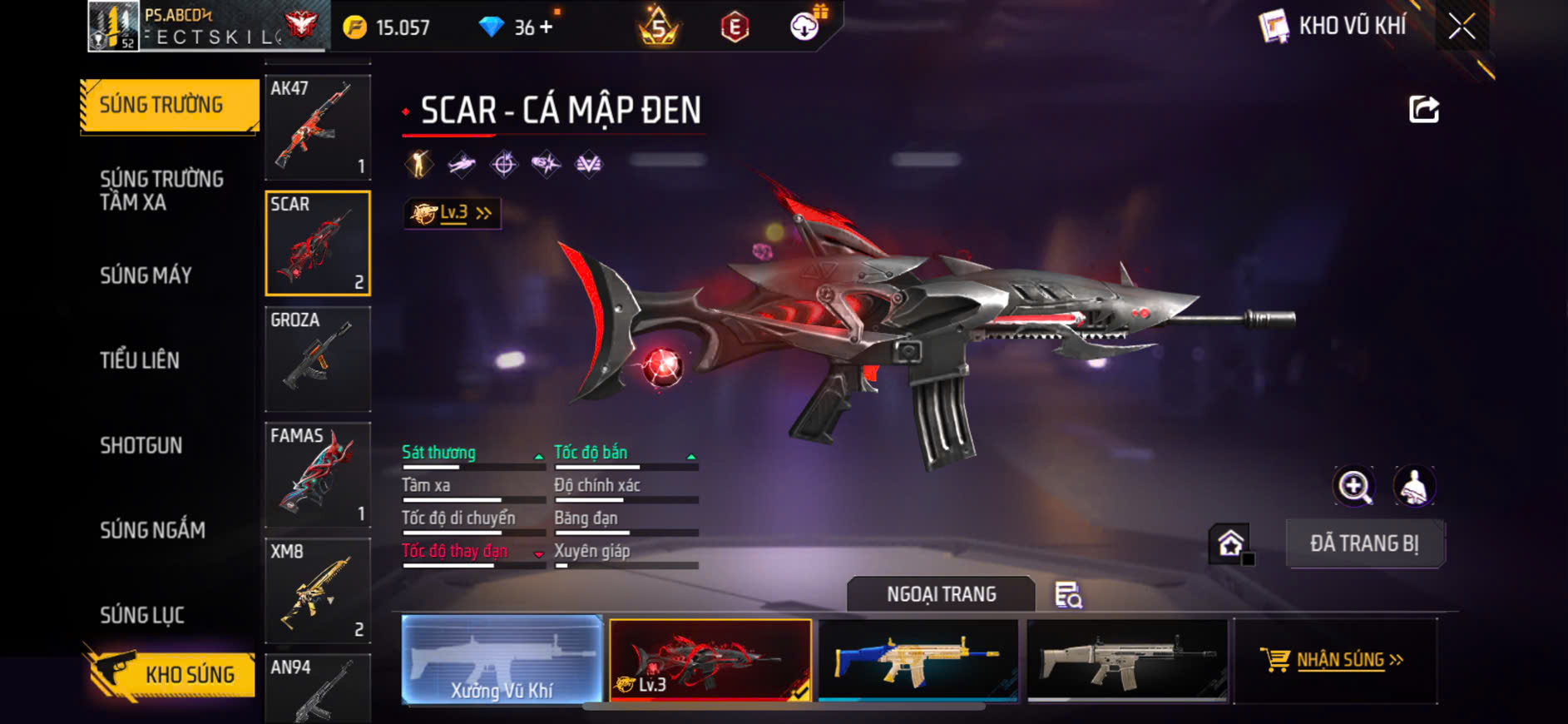The width and height of the screenshot is (1568, 724).
Task: Zoom in on the weapon with the magnifier
Action: [x=1354, y=486]
